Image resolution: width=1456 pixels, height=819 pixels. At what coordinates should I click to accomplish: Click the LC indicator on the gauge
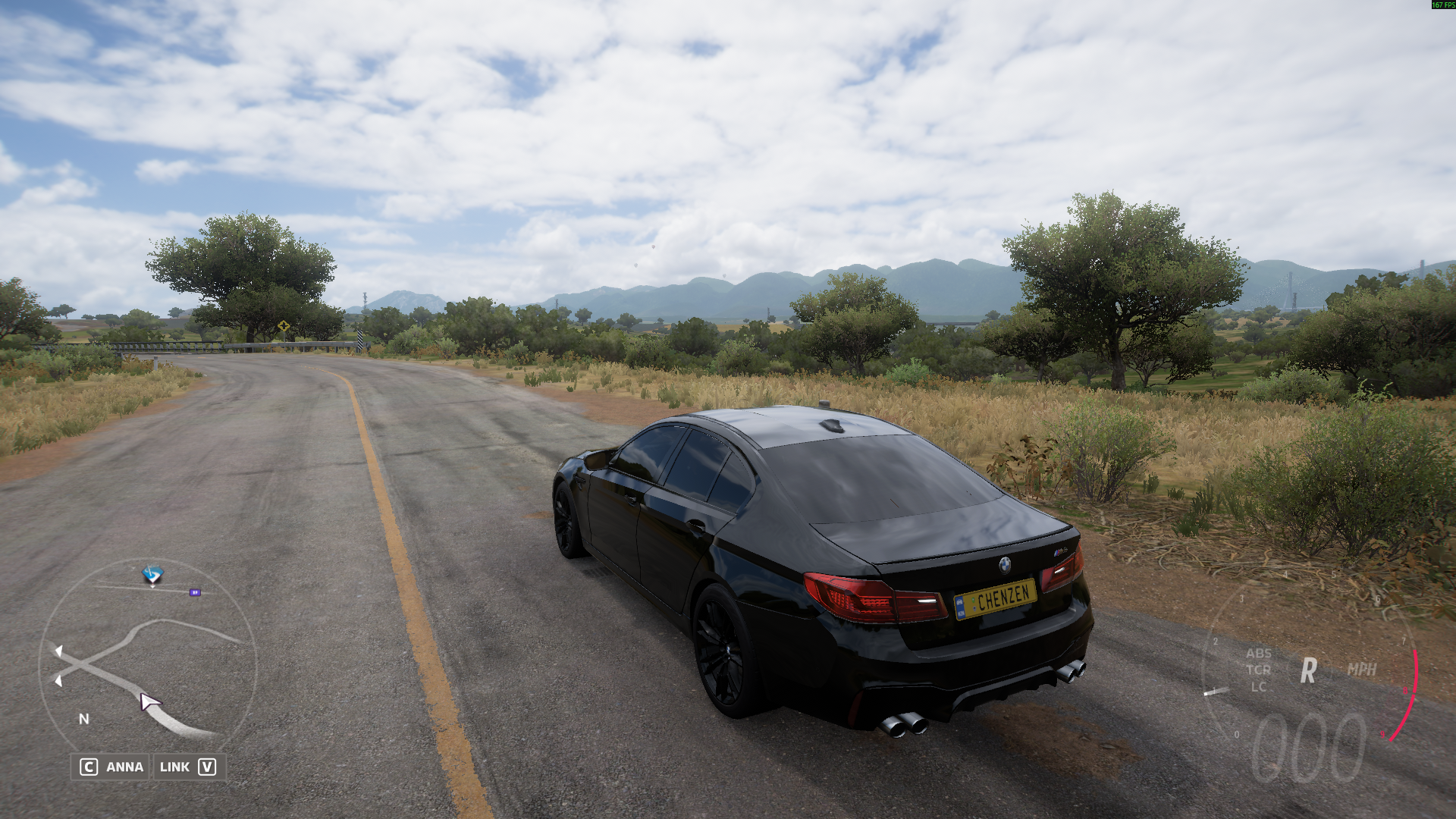(1258, 687)
